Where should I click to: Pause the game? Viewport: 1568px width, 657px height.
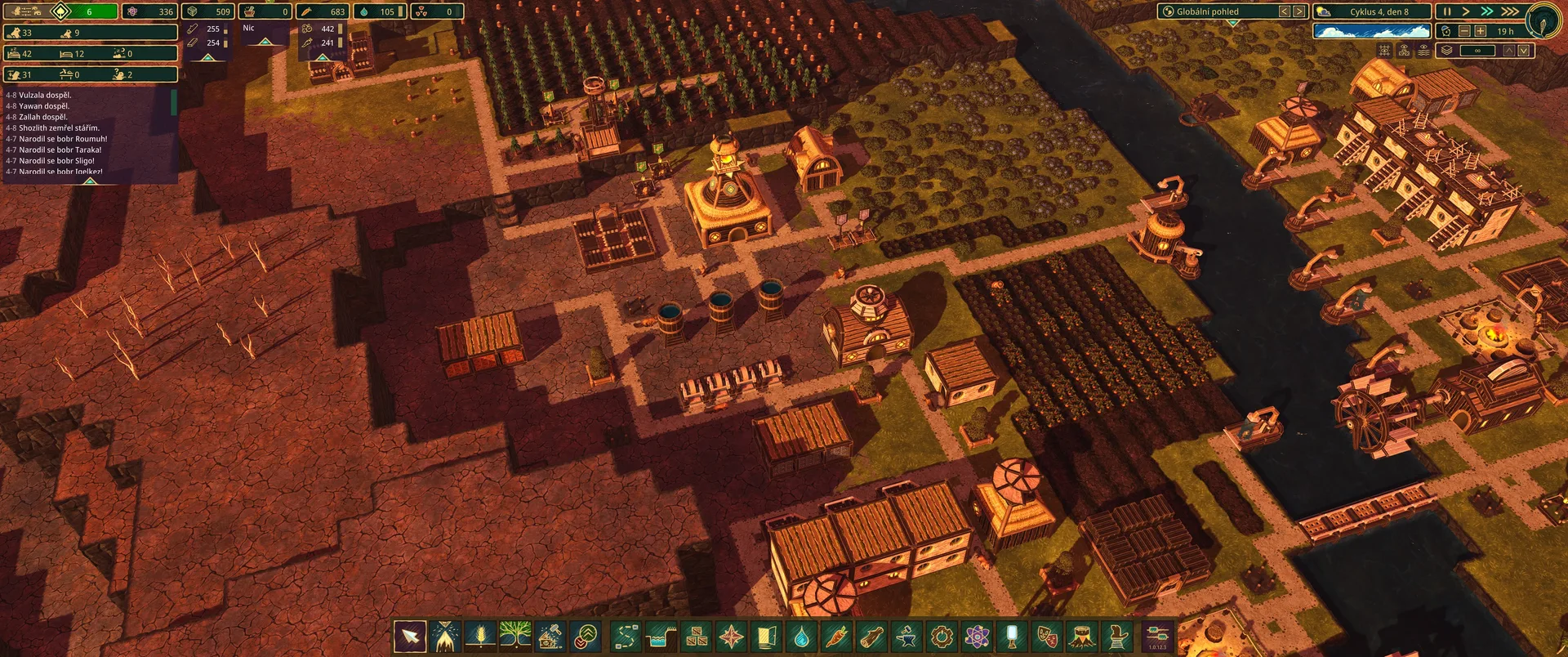tap(1447, 11)
